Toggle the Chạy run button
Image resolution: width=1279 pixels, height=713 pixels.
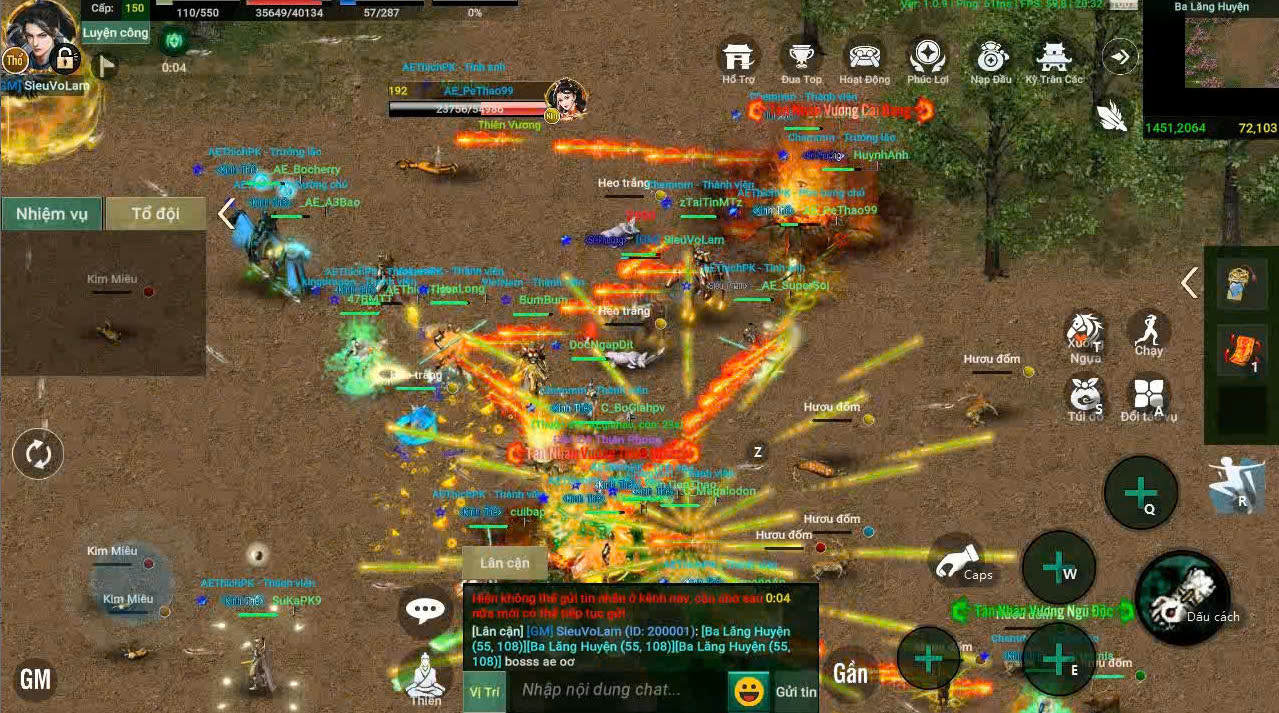click(1149, 332)
